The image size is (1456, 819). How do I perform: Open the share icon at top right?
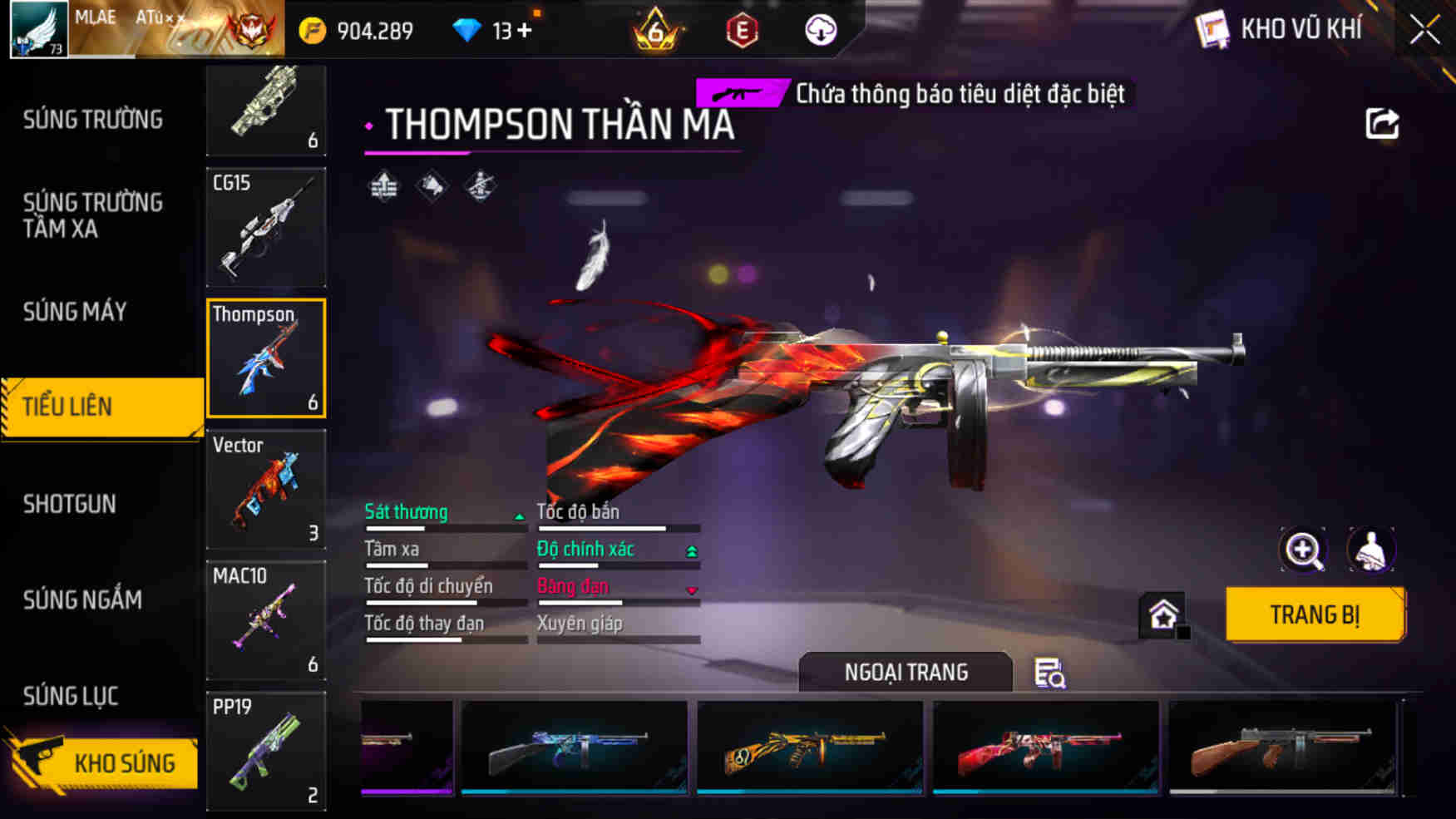coord(1383,124)
